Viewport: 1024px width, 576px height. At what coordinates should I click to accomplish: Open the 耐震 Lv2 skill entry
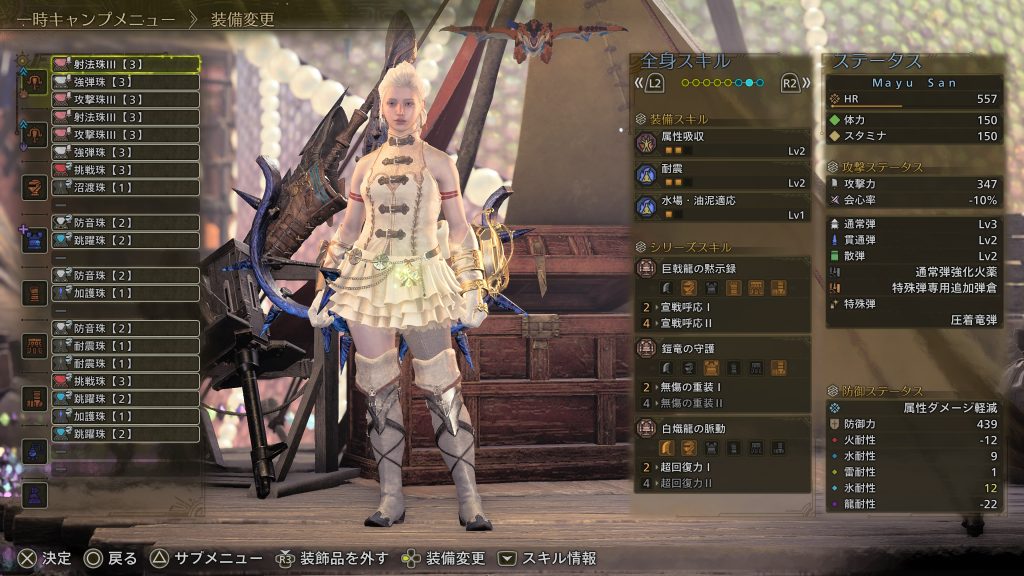[x=722, y=175]
